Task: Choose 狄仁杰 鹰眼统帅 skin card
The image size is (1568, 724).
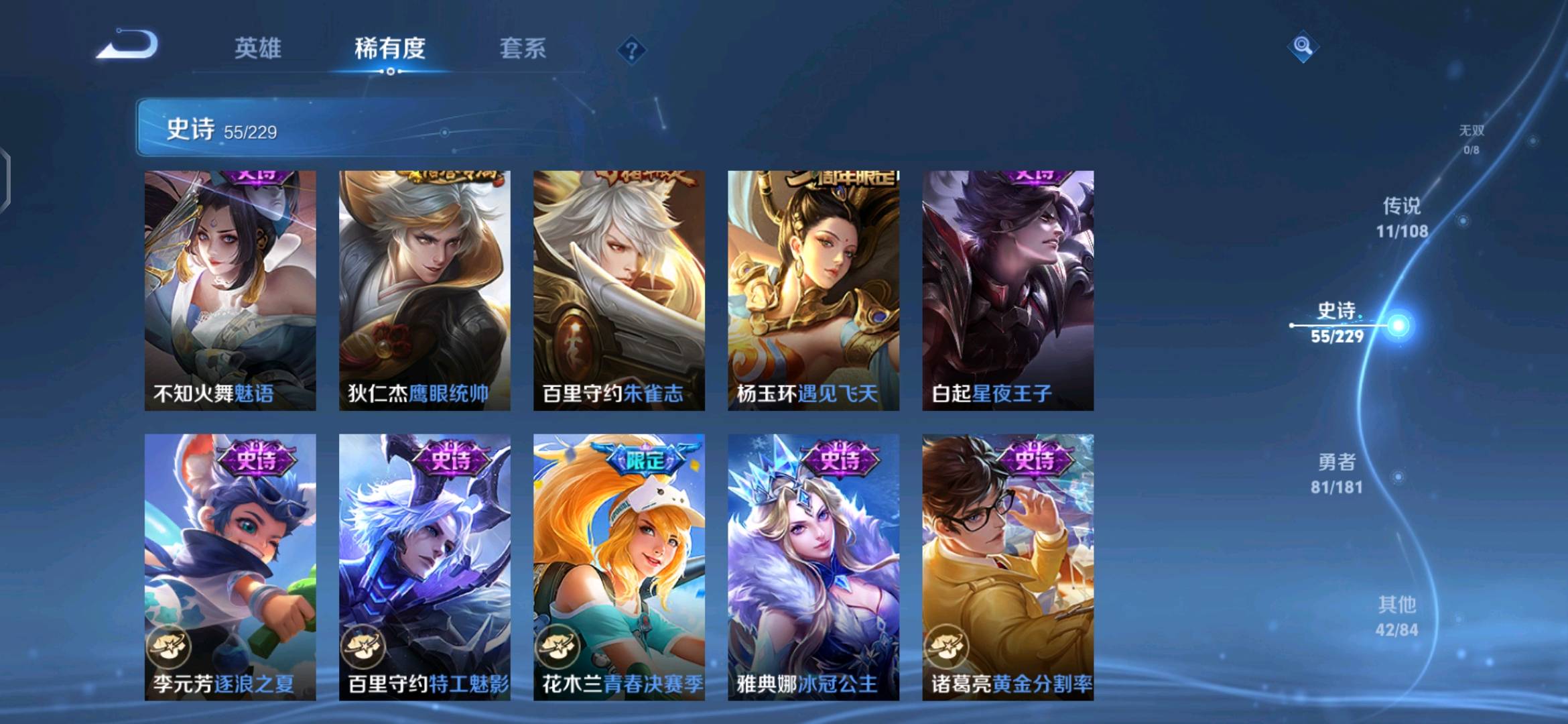Action: pyautogui.click(x=424, y=290)
